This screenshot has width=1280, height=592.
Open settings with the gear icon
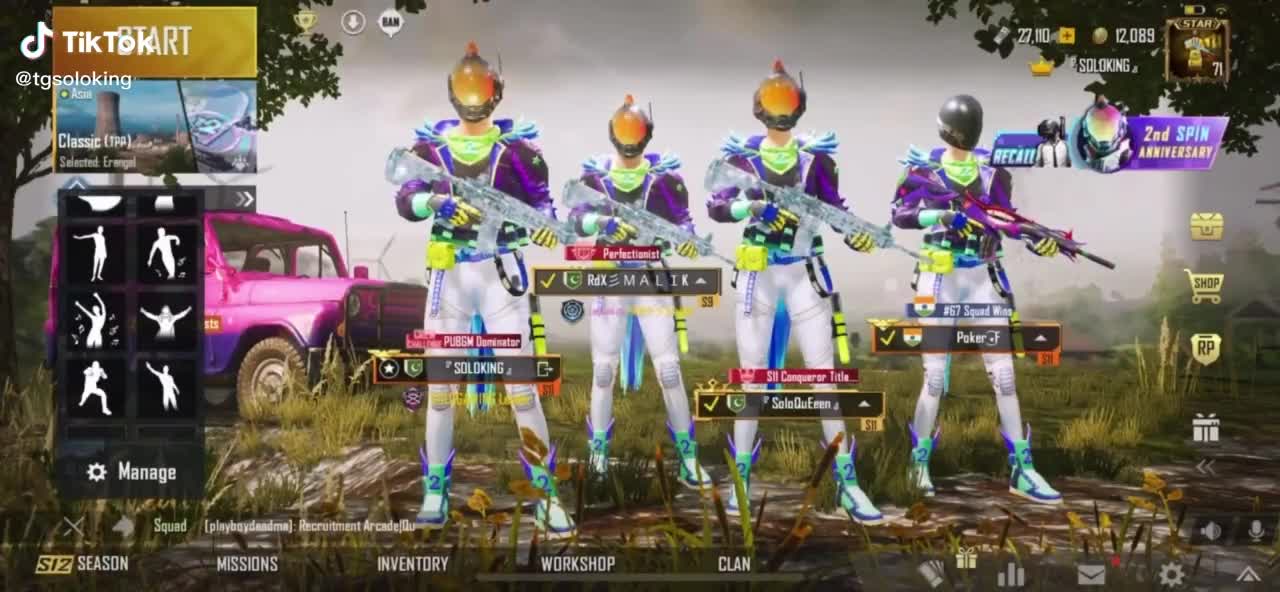(x=1171, y=573)
